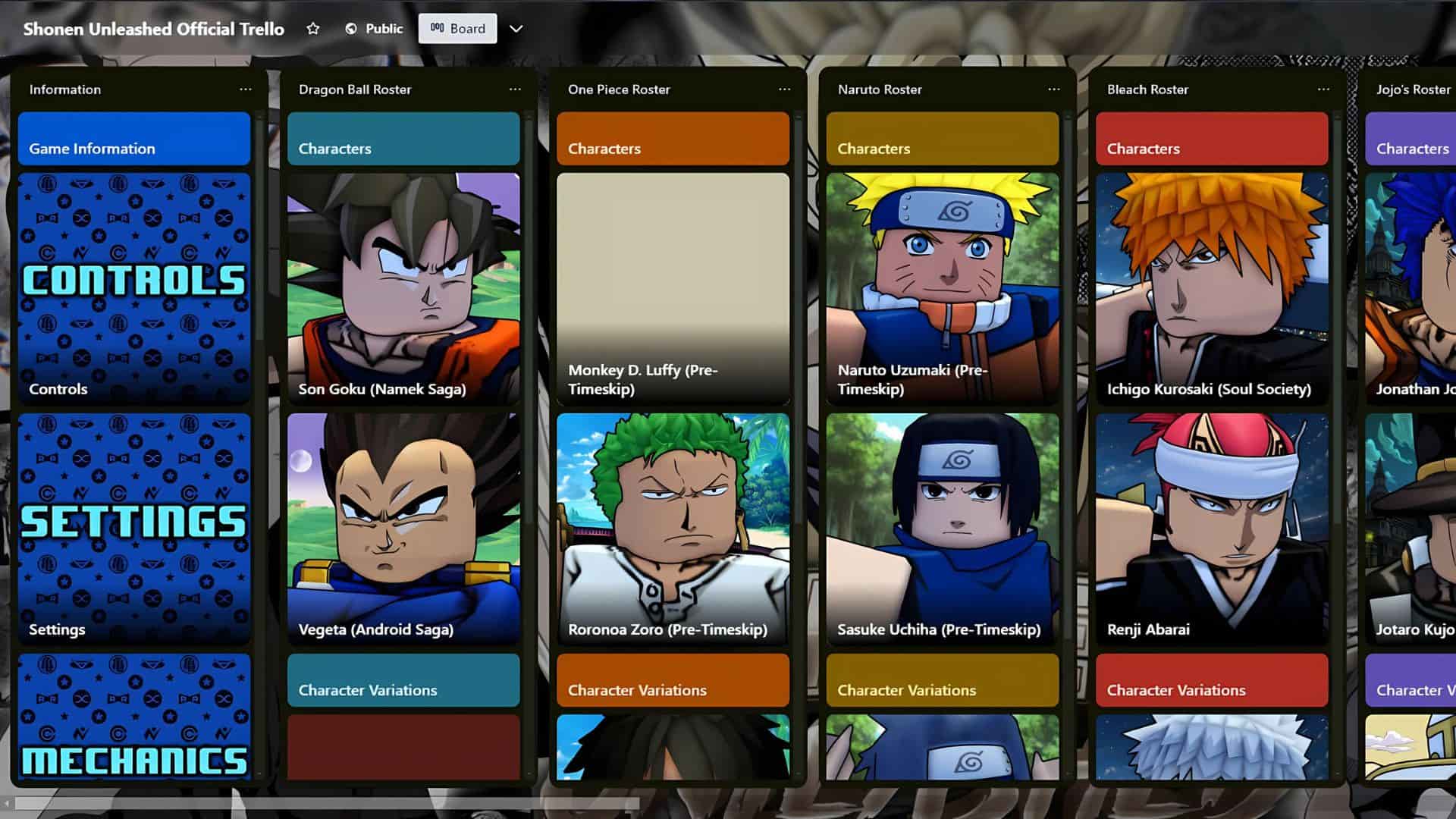The height and width of the screenshot is (819, 1456).
Task: Switch to the Board view
Action: [x=457, y=28]
